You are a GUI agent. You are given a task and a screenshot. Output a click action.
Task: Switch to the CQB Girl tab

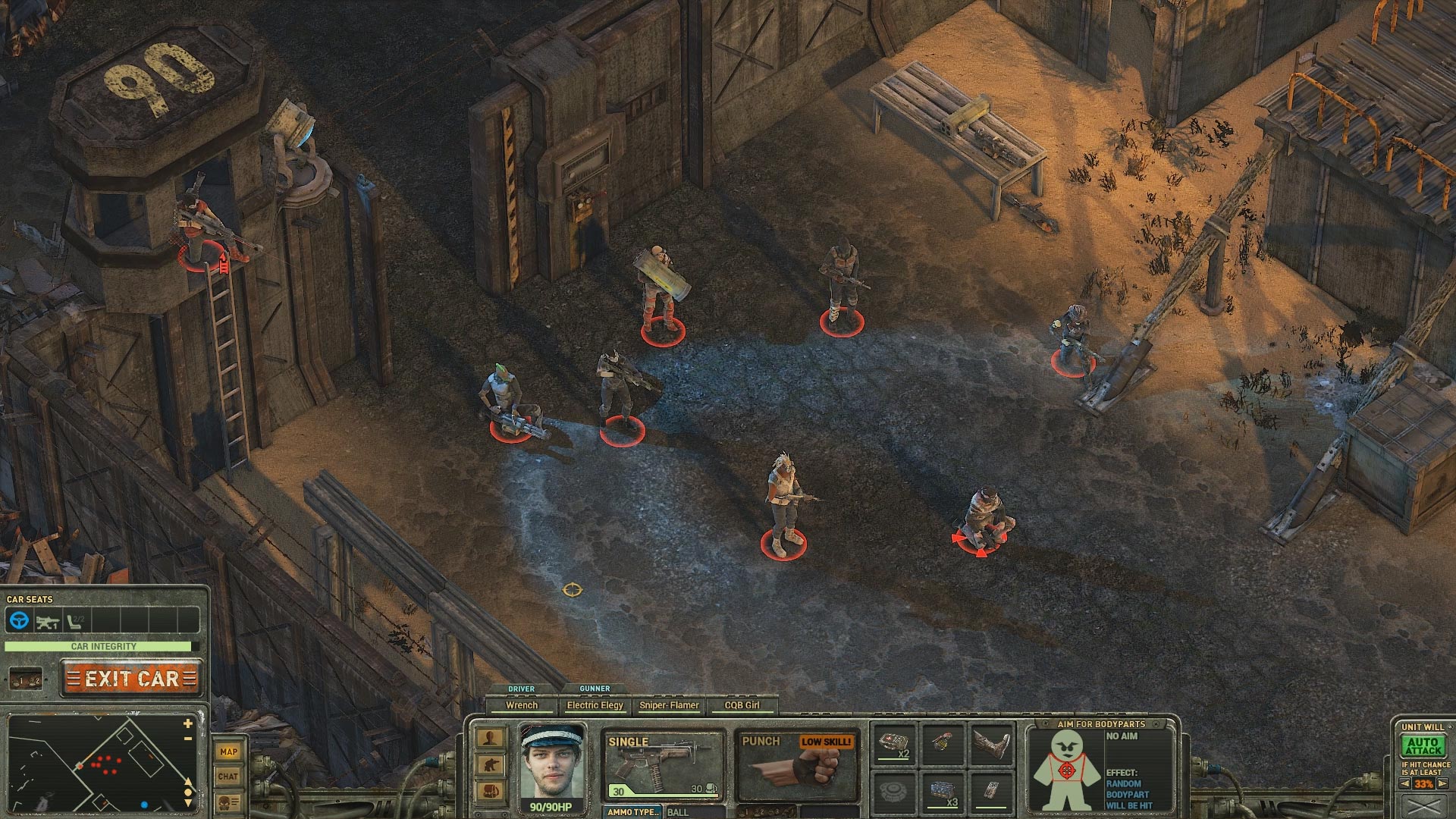click(741, 704)
